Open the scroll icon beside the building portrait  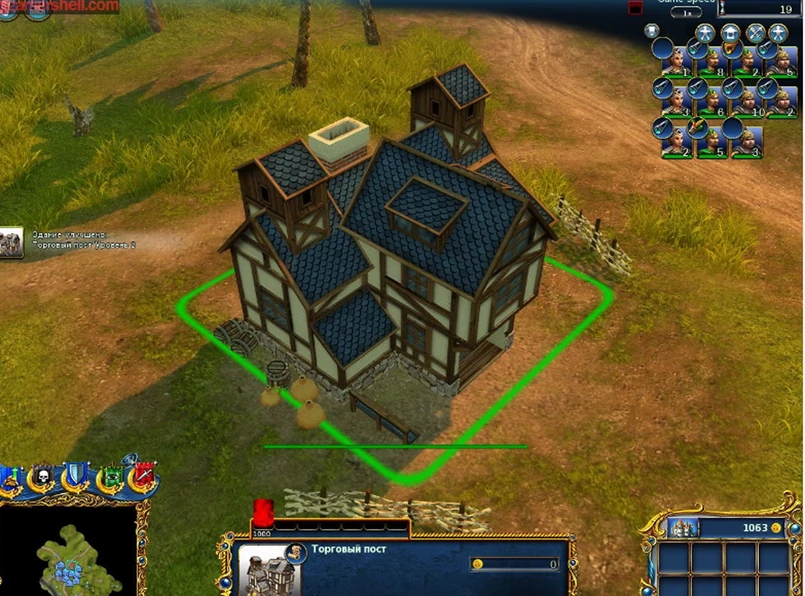click(296, 552)
